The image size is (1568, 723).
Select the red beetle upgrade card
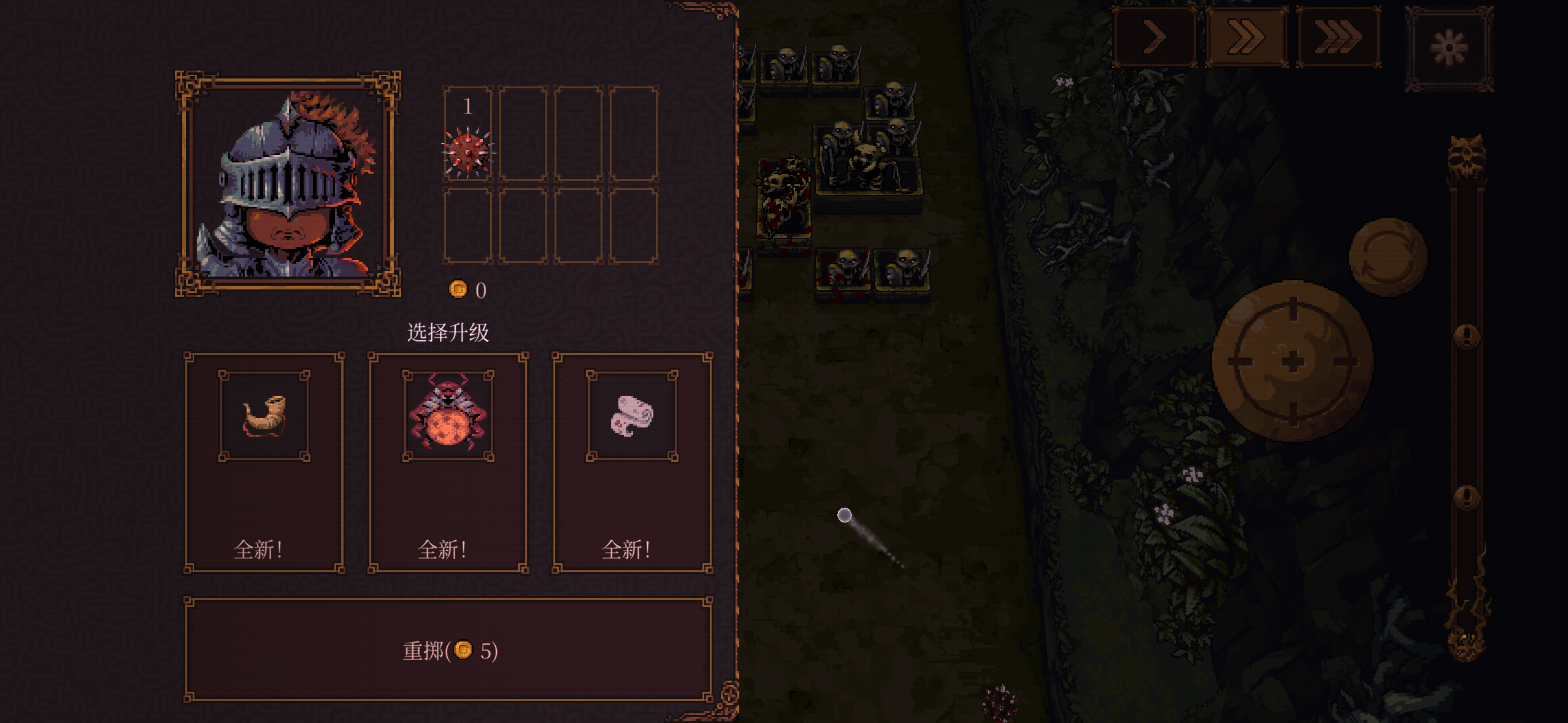point(448,463)
